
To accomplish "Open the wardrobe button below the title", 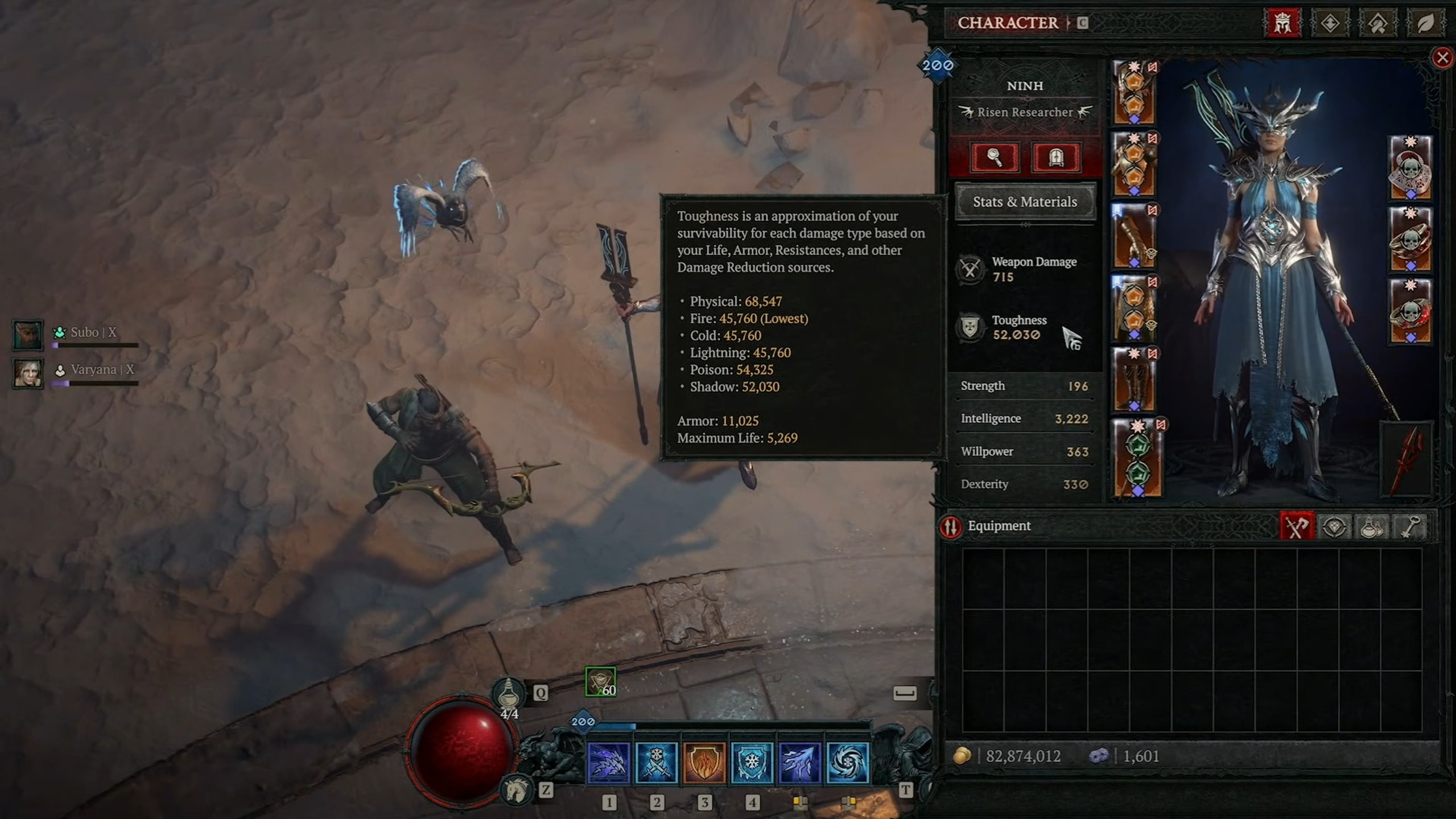I will click(1055, 157).
